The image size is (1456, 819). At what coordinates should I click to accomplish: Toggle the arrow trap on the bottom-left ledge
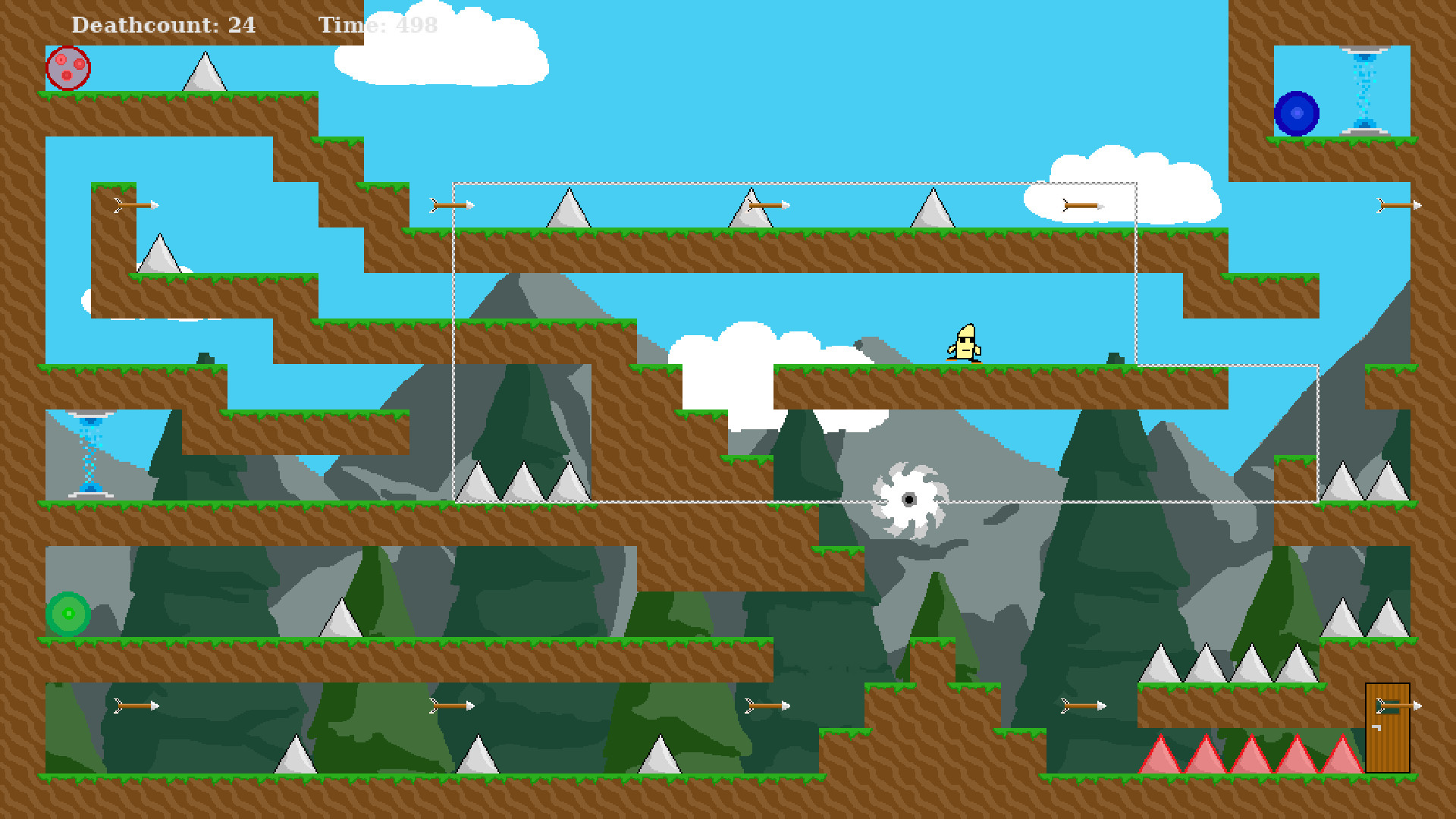pyautogui.click(x=136, y=705)
